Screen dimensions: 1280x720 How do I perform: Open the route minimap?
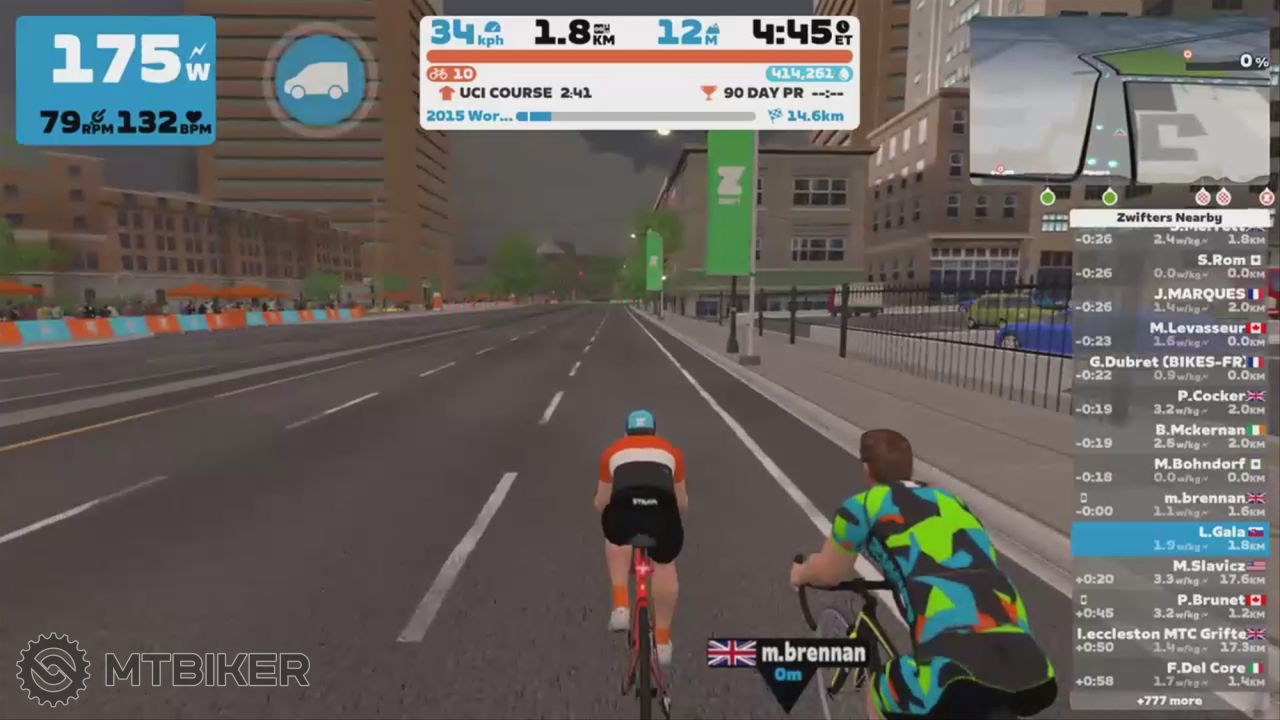coord(1120,100)
